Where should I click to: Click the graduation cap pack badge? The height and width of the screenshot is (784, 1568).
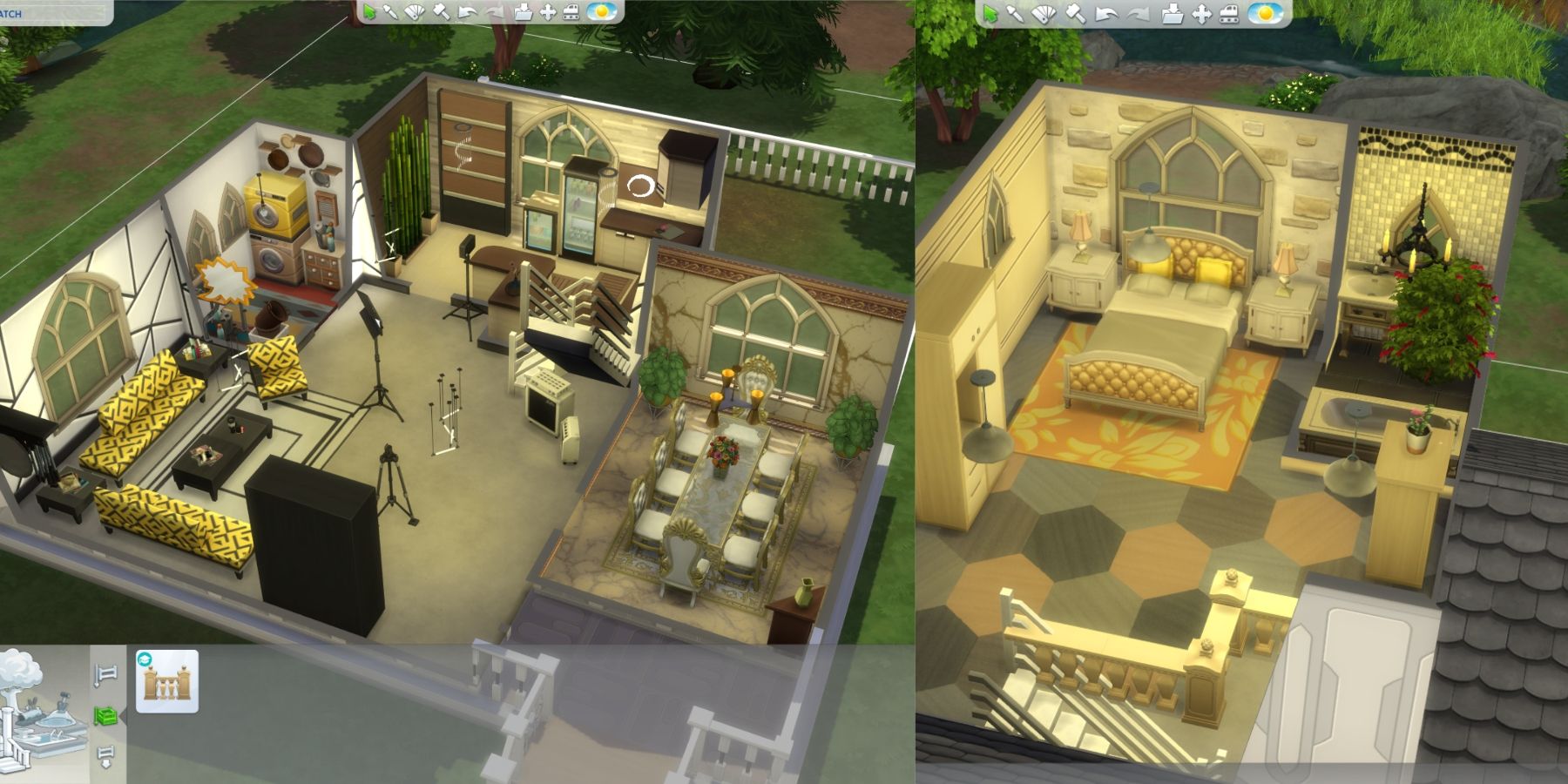[144, 660]
